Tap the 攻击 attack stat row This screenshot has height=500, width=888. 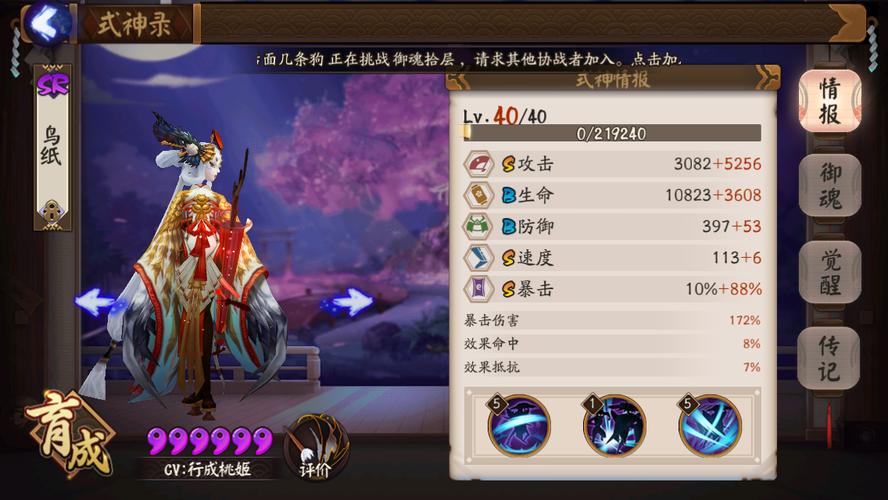click(x=612, y=164)
